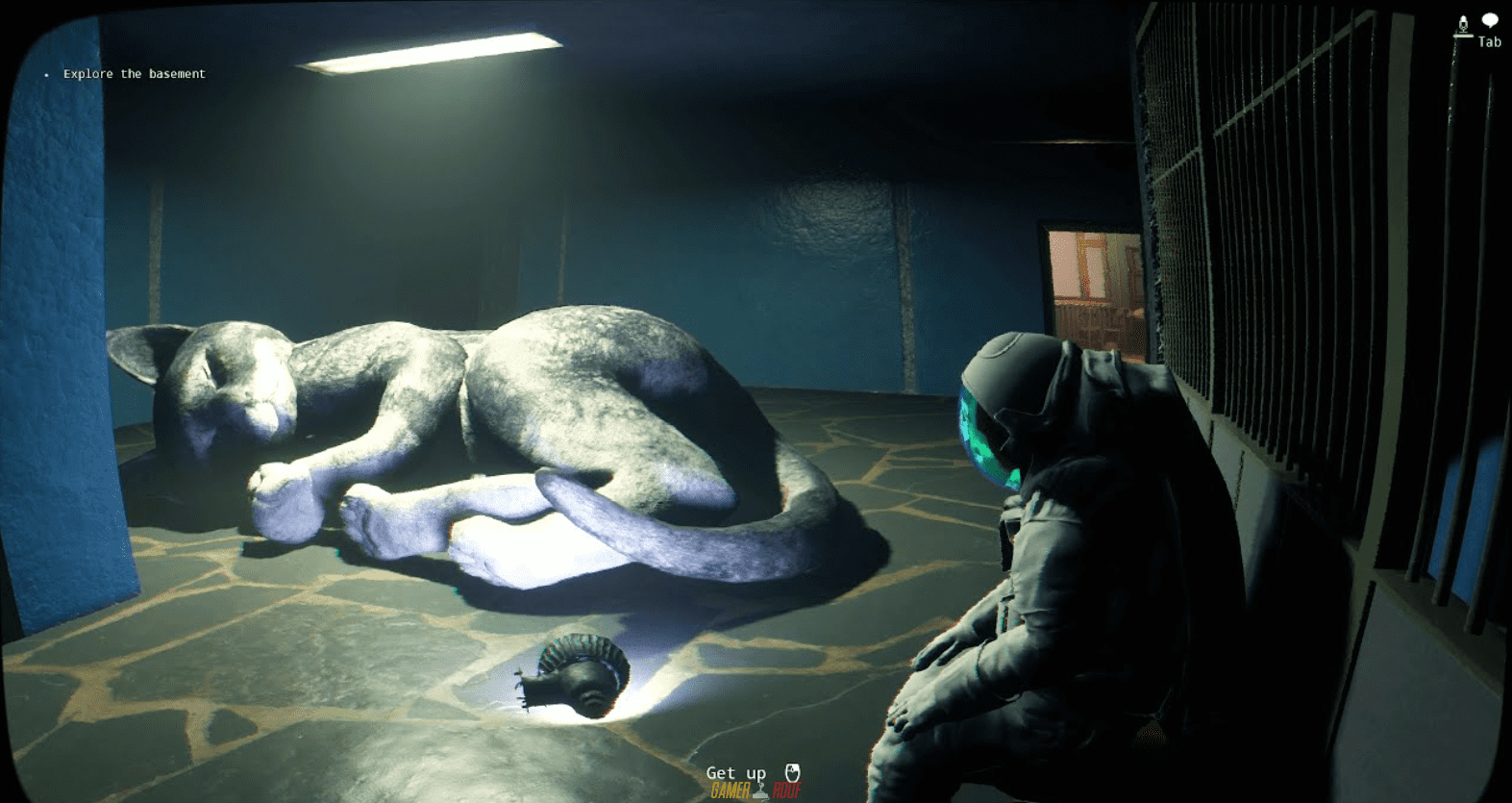Open the chat speech bubble icon

pyautogui.click(x=1490, y=20)
